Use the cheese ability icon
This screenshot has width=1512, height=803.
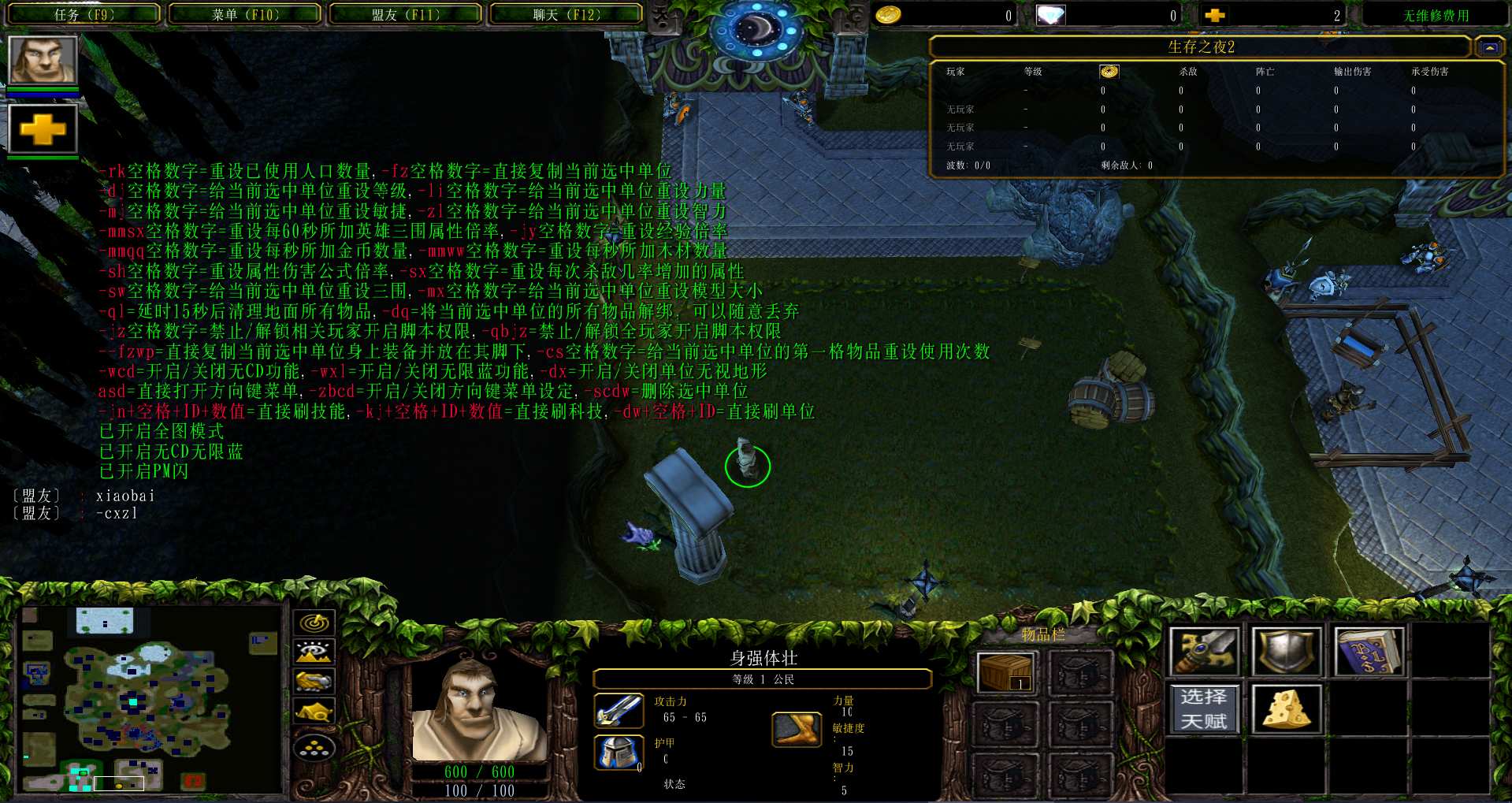tap(1286, 709)
